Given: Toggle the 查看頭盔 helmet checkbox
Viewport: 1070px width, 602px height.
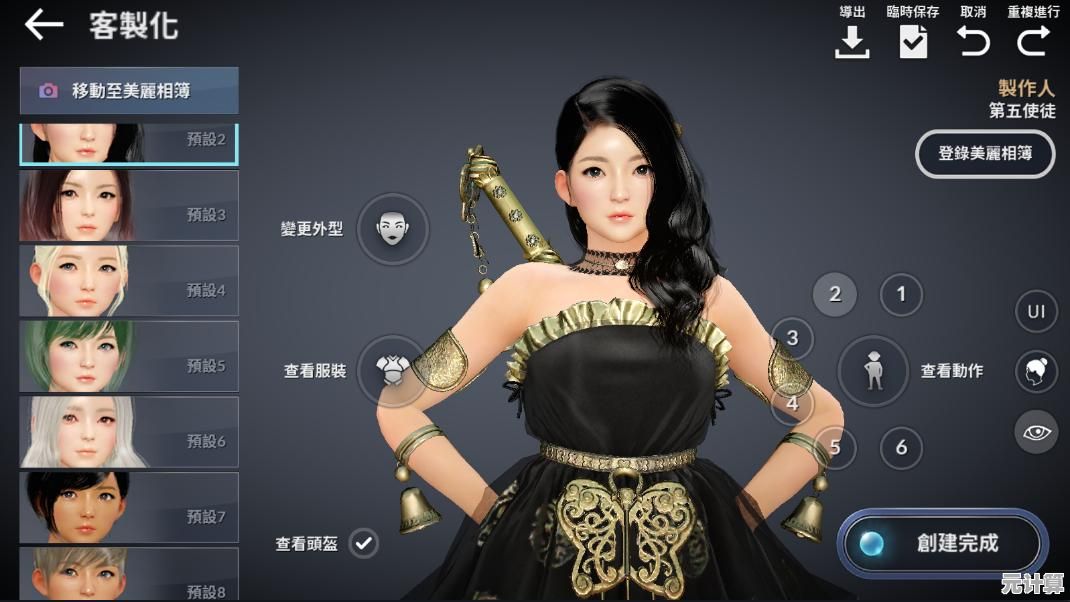Looking at the screenshot, I should point(364,544).
